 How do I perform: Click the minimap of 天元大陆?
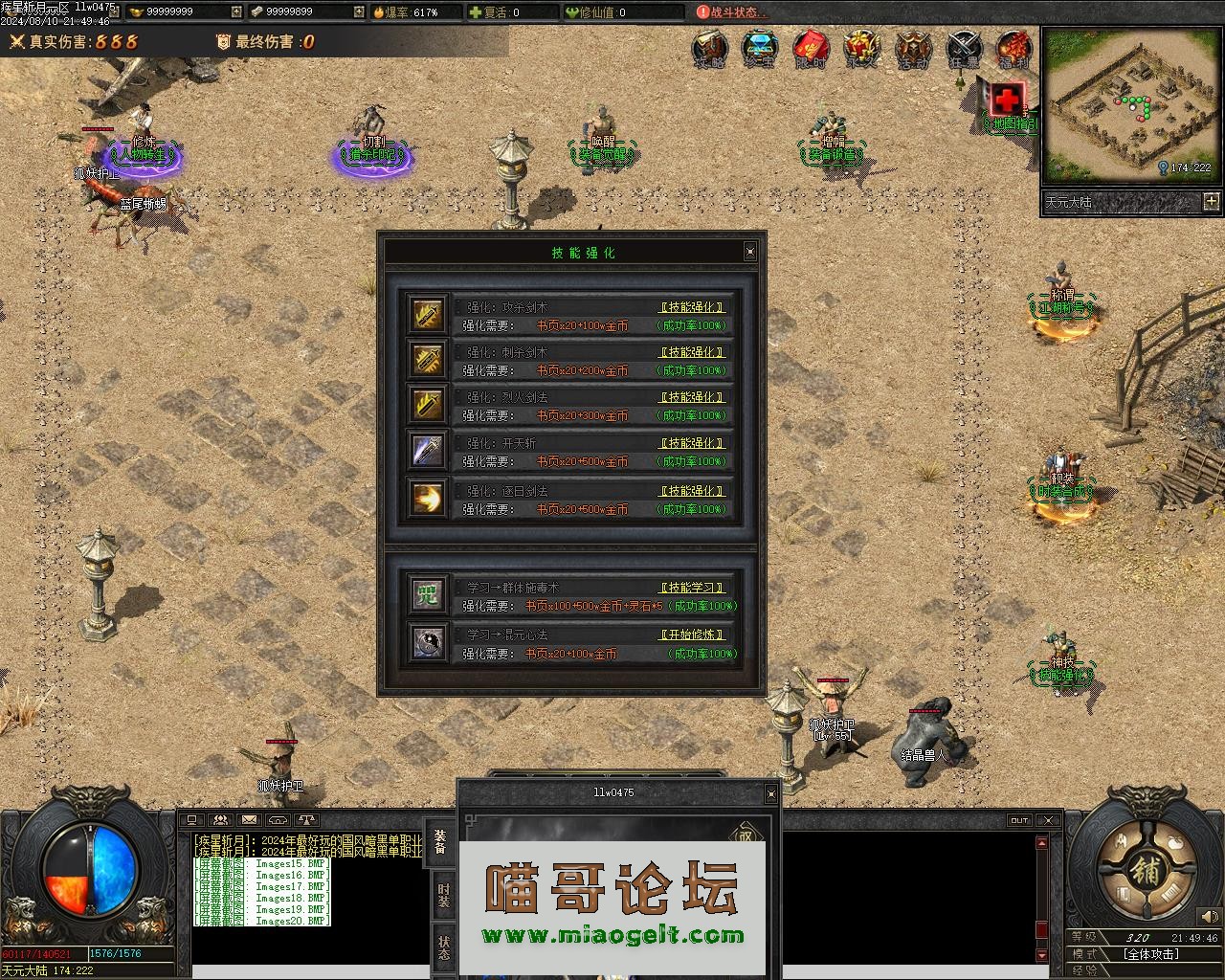pos(1130,103)
